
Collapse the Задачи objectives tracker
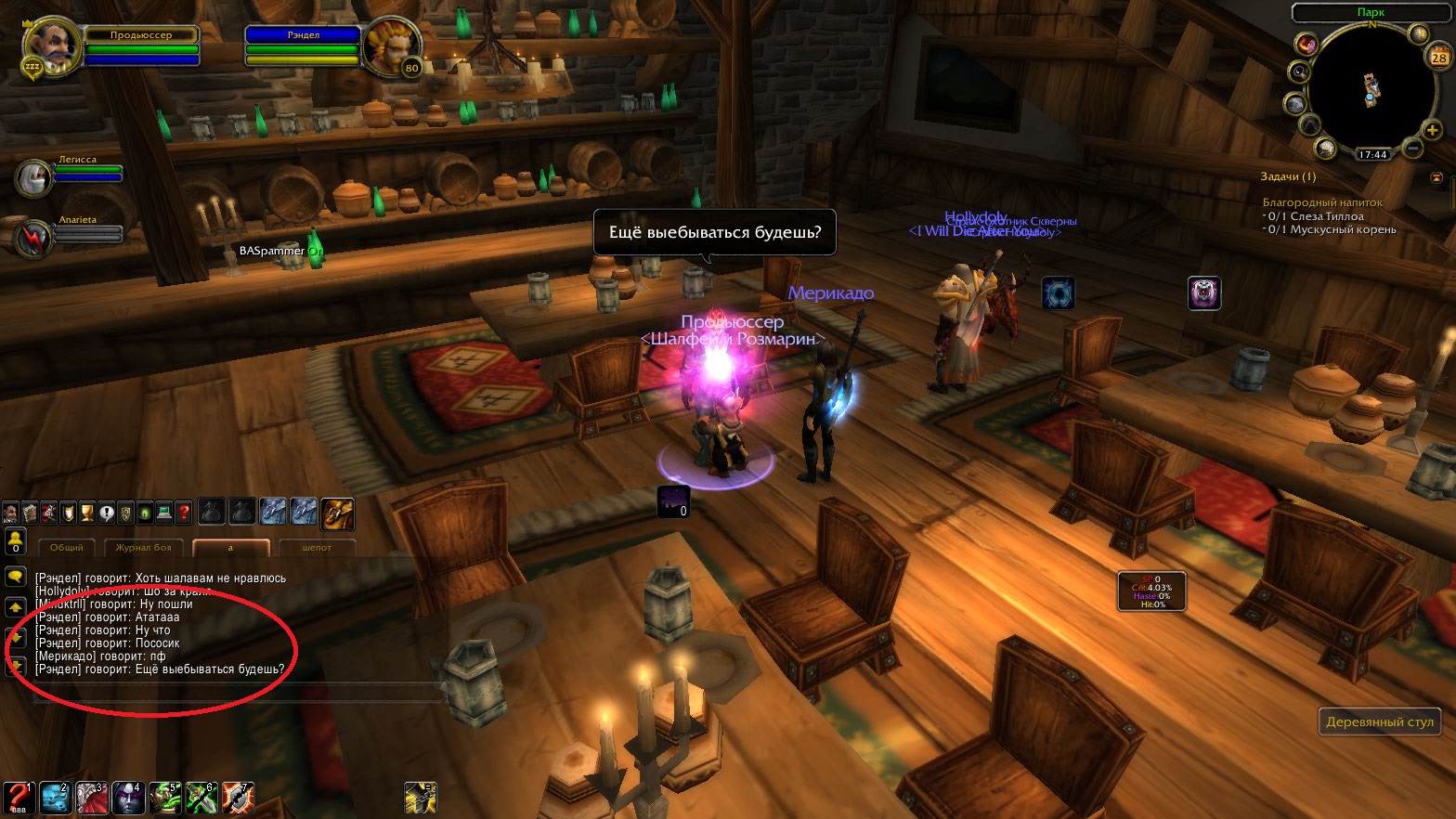[1436, 176]
